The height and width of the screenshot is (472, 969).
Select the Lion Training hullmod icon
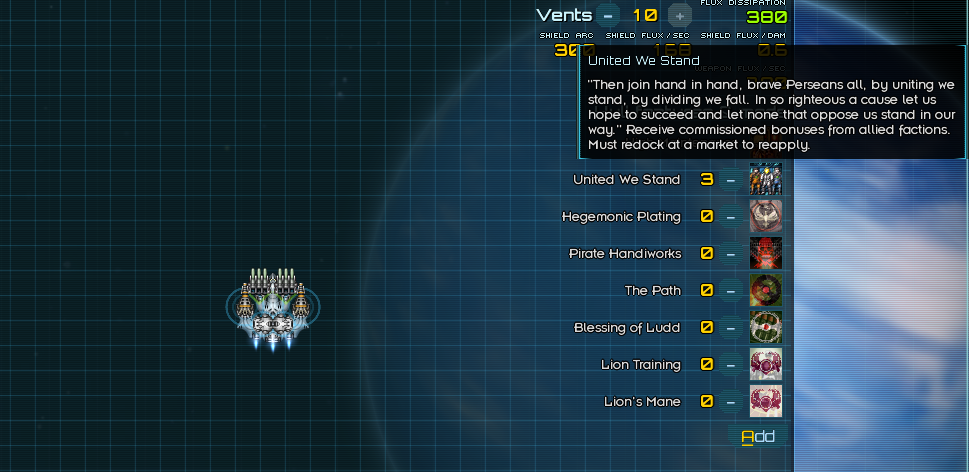click(765, 365)
